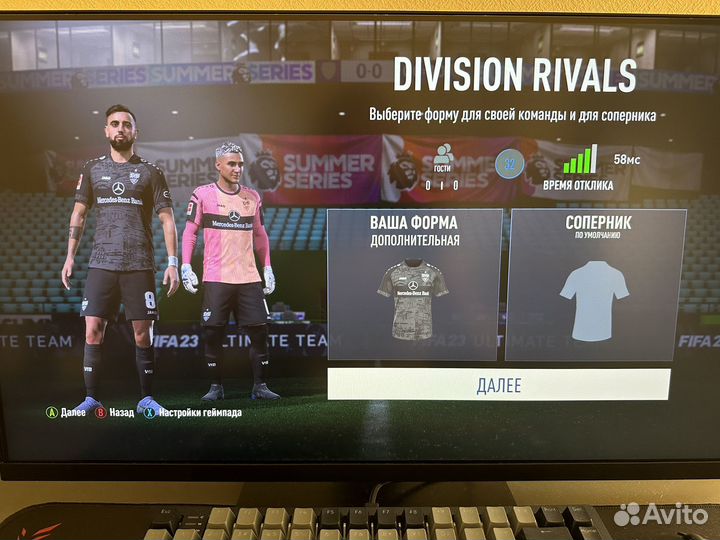720x540 pixels.
Task: Select the ВАША ФОРМА kit tile
Action: point(414,285)
